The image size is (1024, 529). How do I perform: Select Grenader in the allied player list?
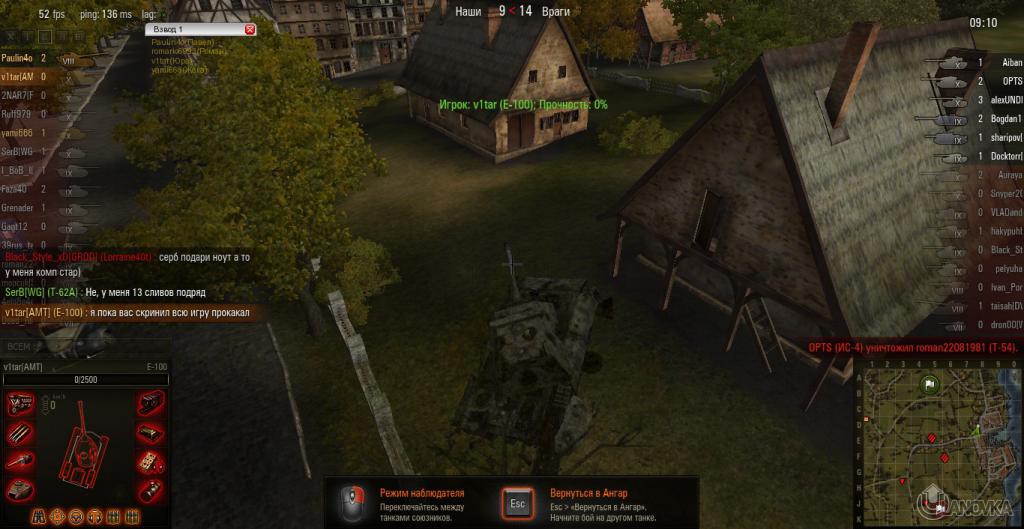(18, 207)
